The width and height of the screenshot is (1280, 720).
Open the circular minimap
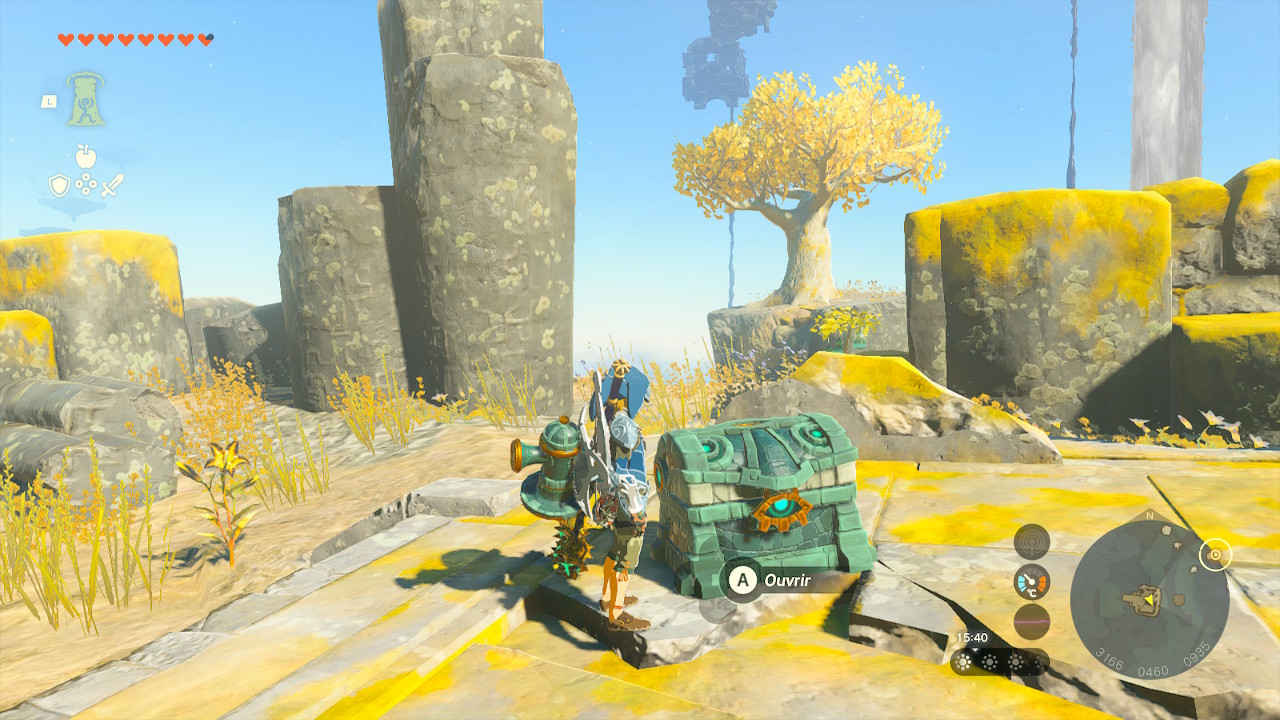[1149, 599]
